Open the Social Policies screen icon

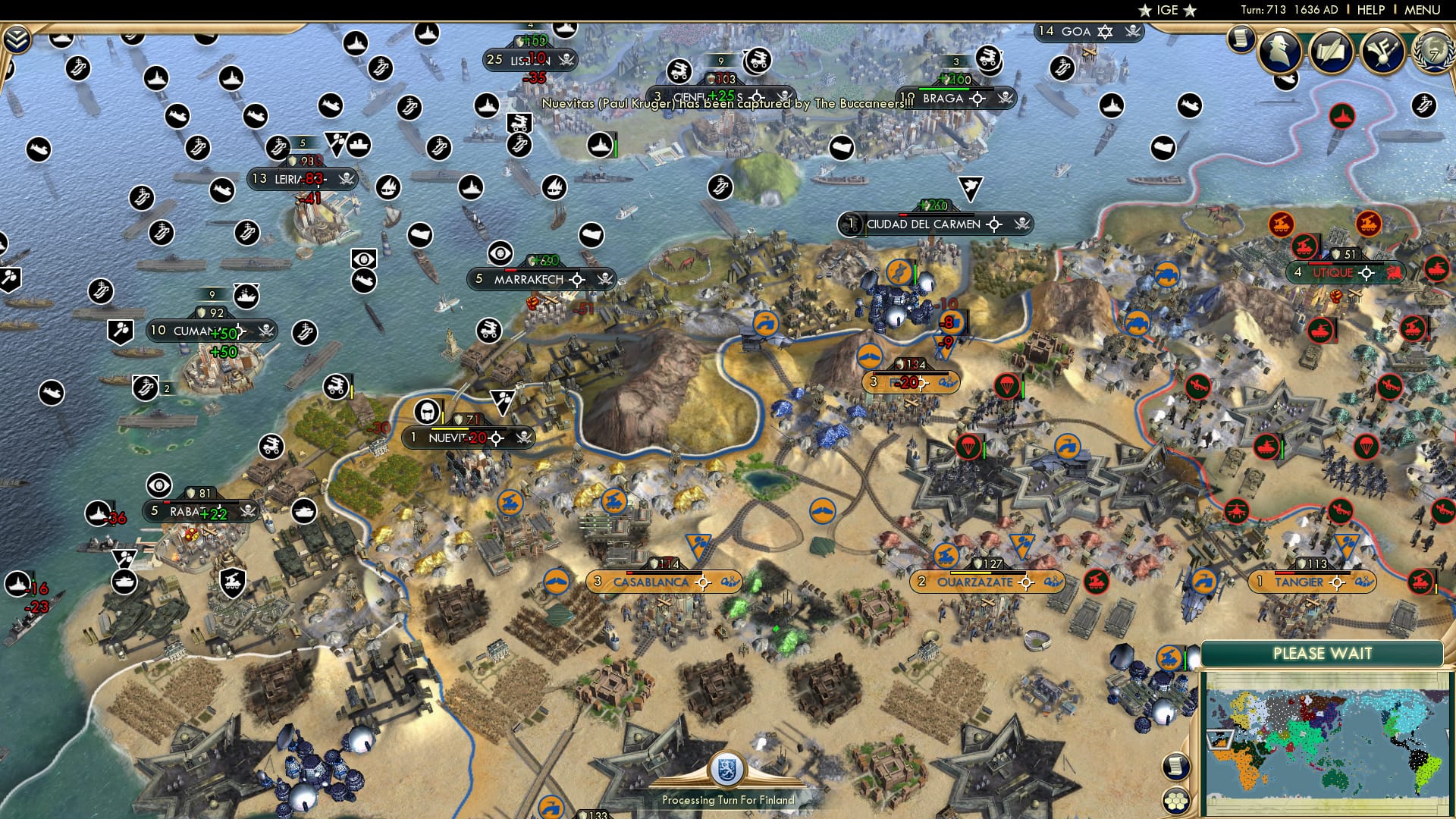click(1333, 50)
